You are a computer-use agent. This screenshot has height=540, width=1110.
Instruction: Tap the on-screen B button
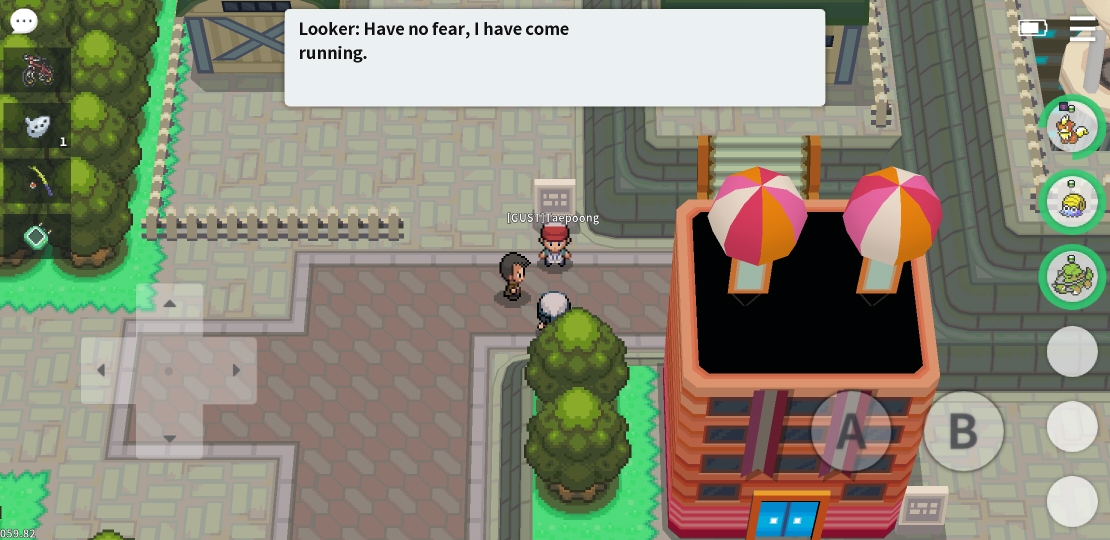point(963,431)
